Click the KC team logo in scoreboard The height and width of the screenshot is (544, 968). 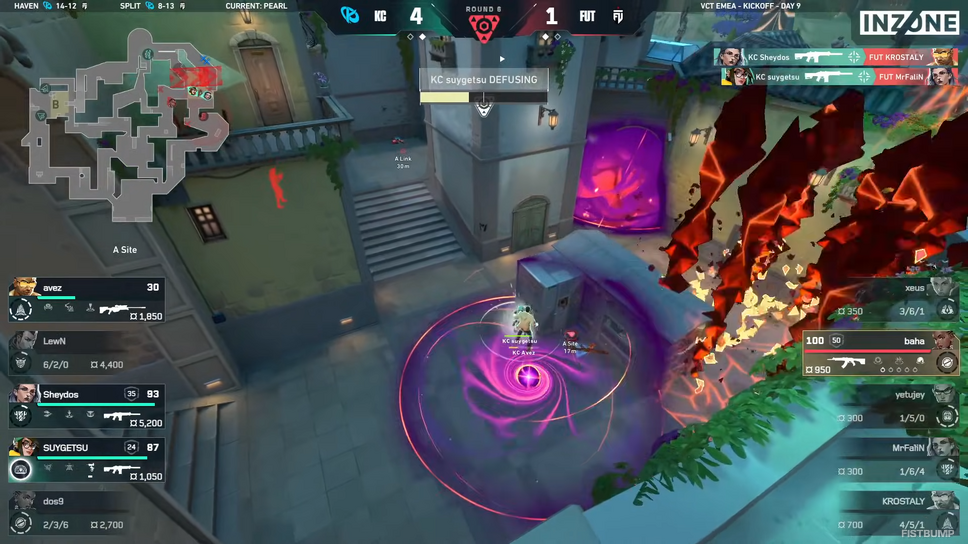(350, 16)
